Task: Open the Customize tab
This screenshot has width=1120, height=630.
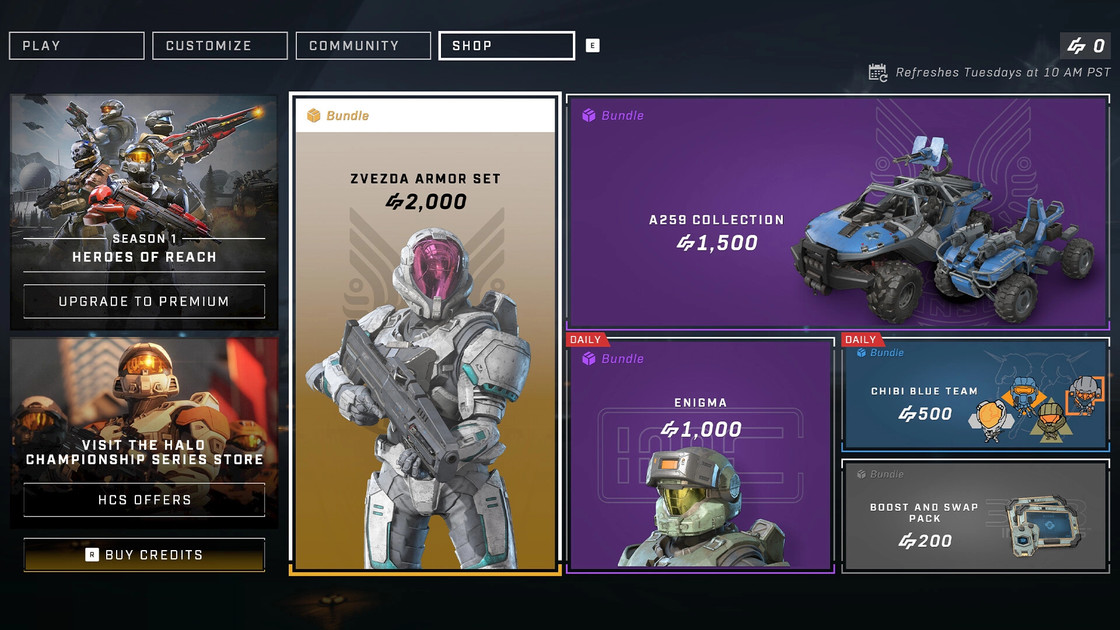Action: (220, 46)
